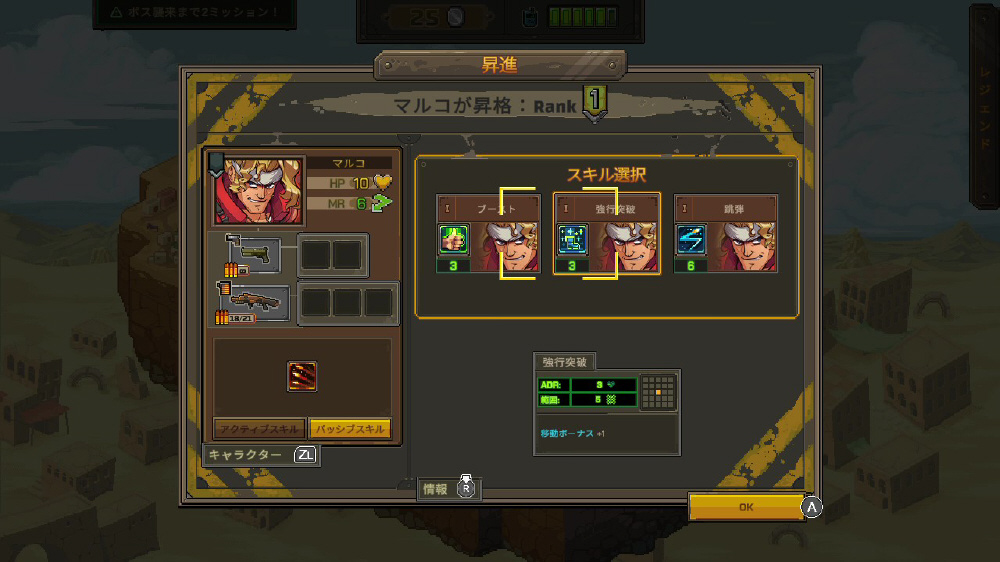Click Marco's portrait in the character panel
The image size is (1000, 562).
coord(257,190)
